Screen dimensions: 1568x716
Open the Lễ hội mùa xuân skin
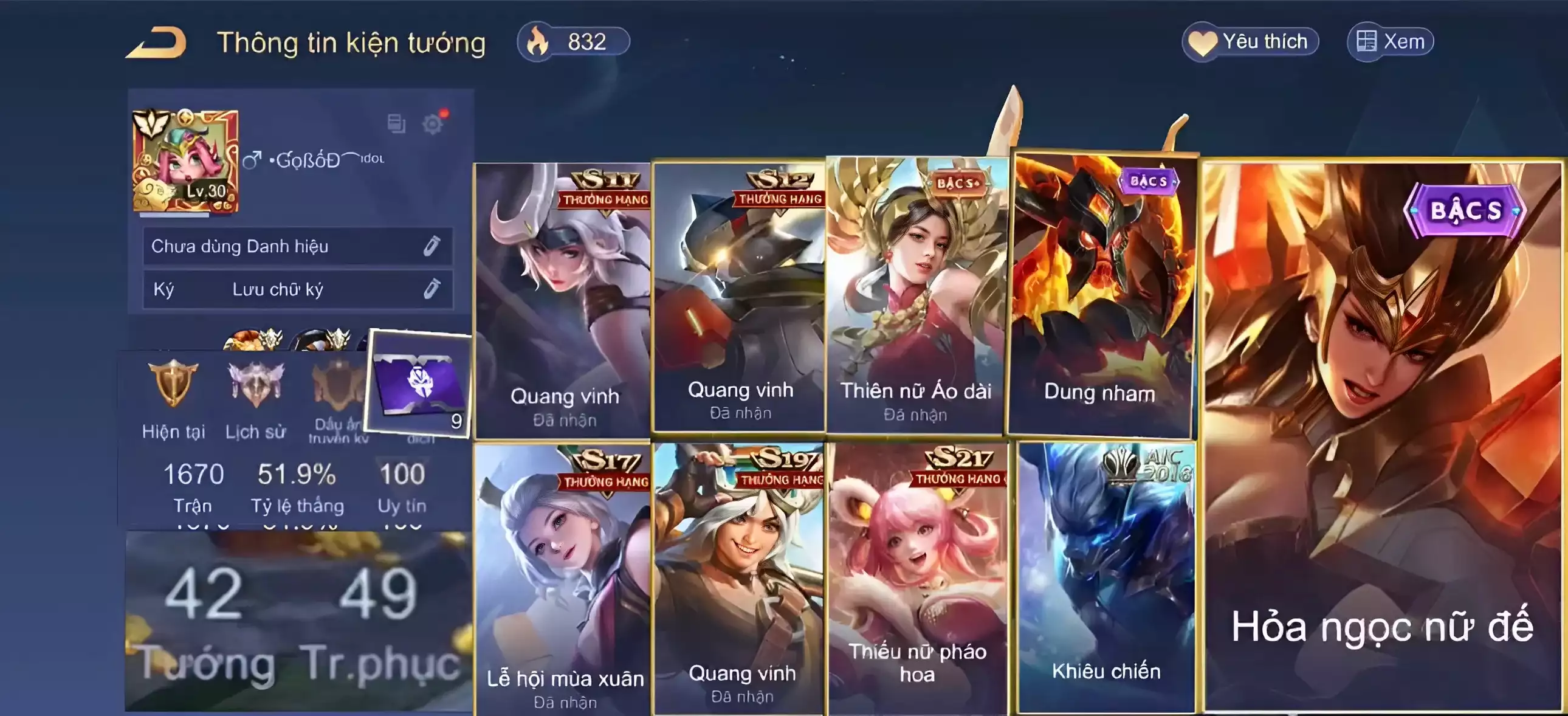coord(563,579)
